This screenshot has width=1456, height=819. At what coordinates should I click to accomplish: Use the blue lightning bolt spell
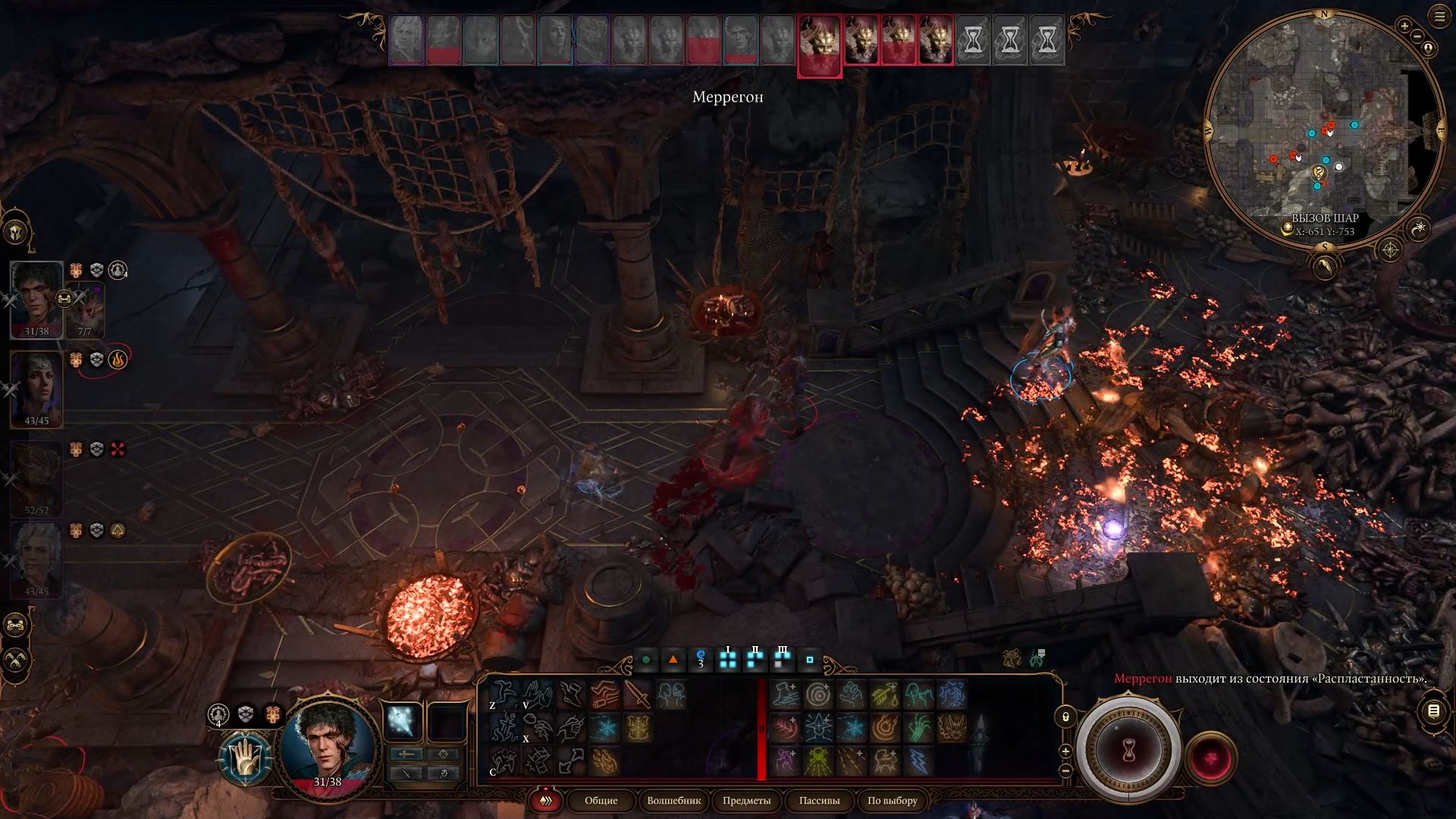pos(918,761)
